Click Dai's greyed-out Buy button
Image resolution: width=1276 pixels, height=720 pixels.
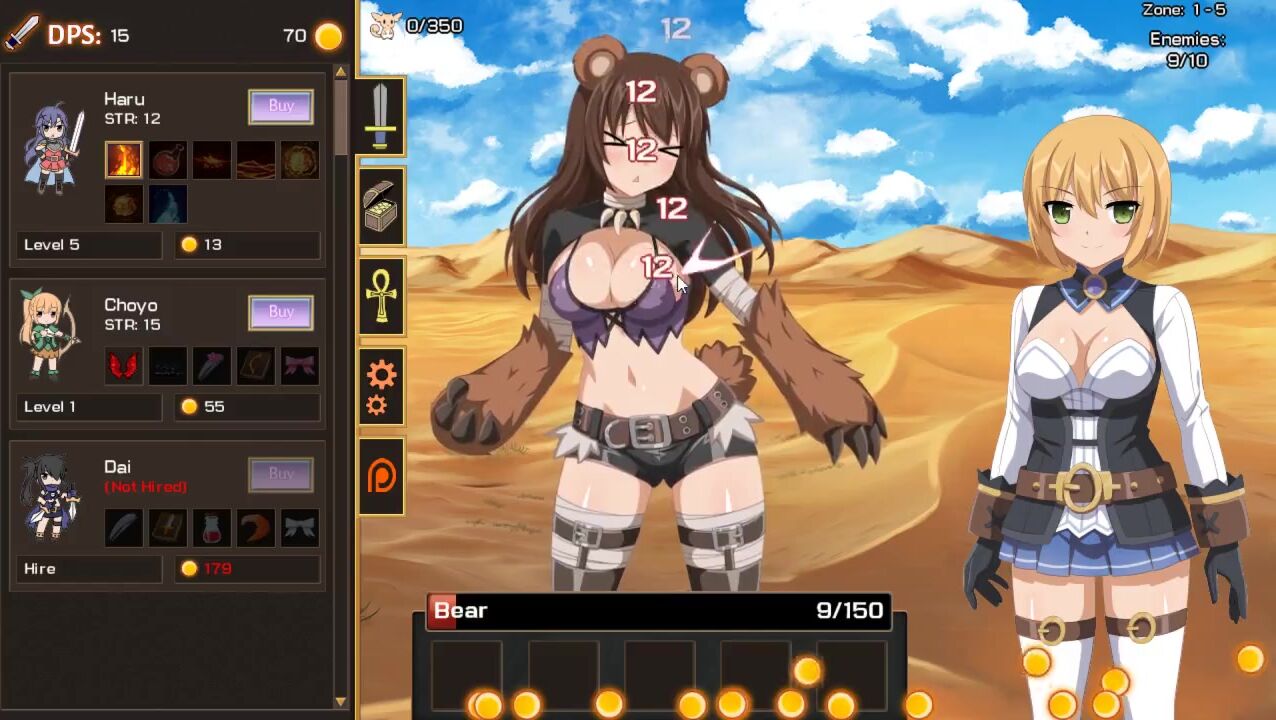coord(281,474)
